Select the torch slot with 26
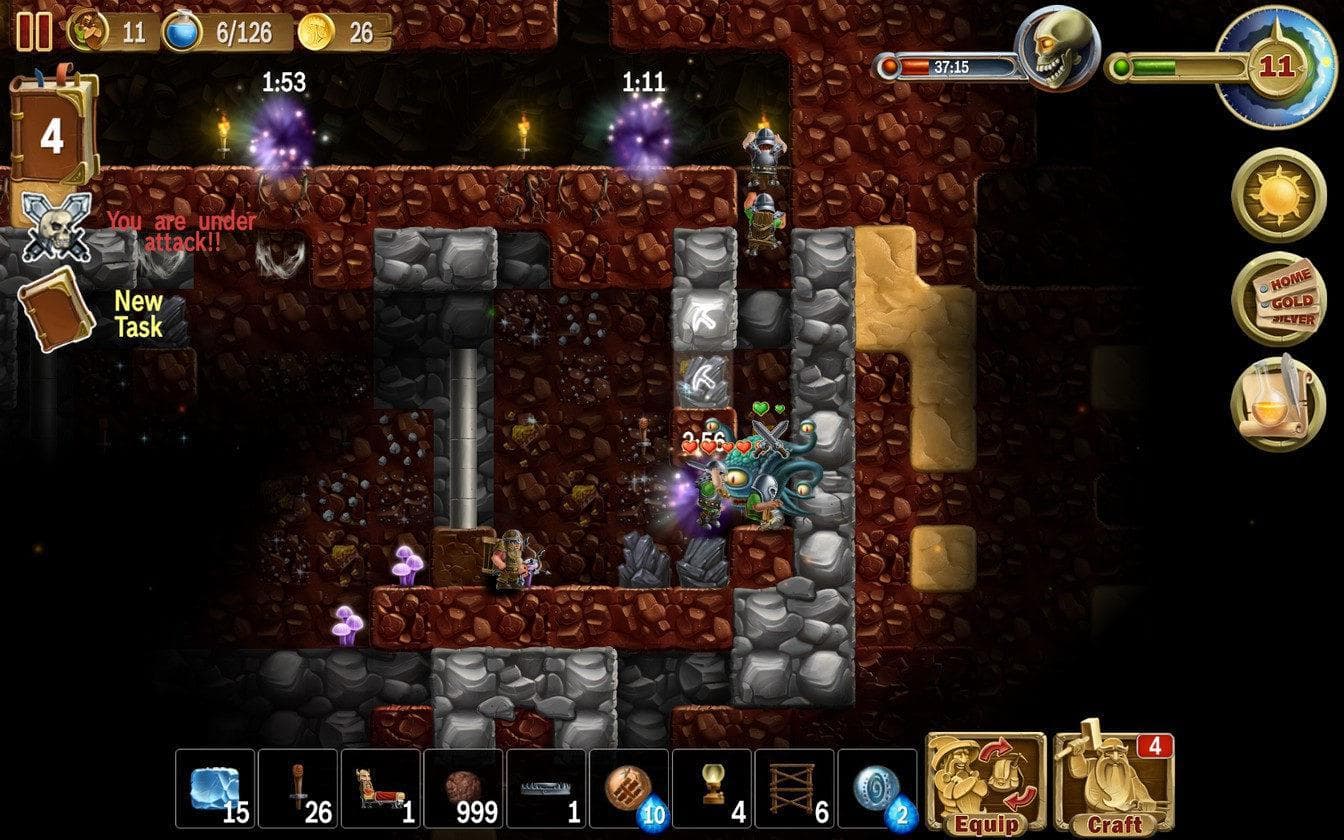Screen dimensions: 1344x840 click(299, 788)
